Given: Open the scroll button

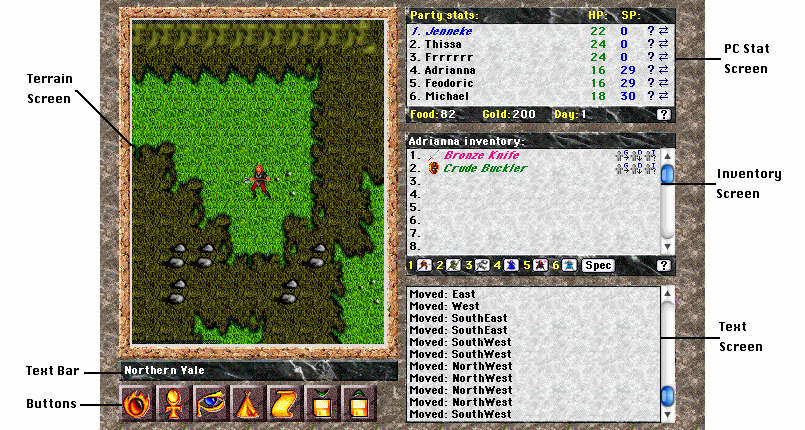Looking at the screenshot, I should pos(284,405).
